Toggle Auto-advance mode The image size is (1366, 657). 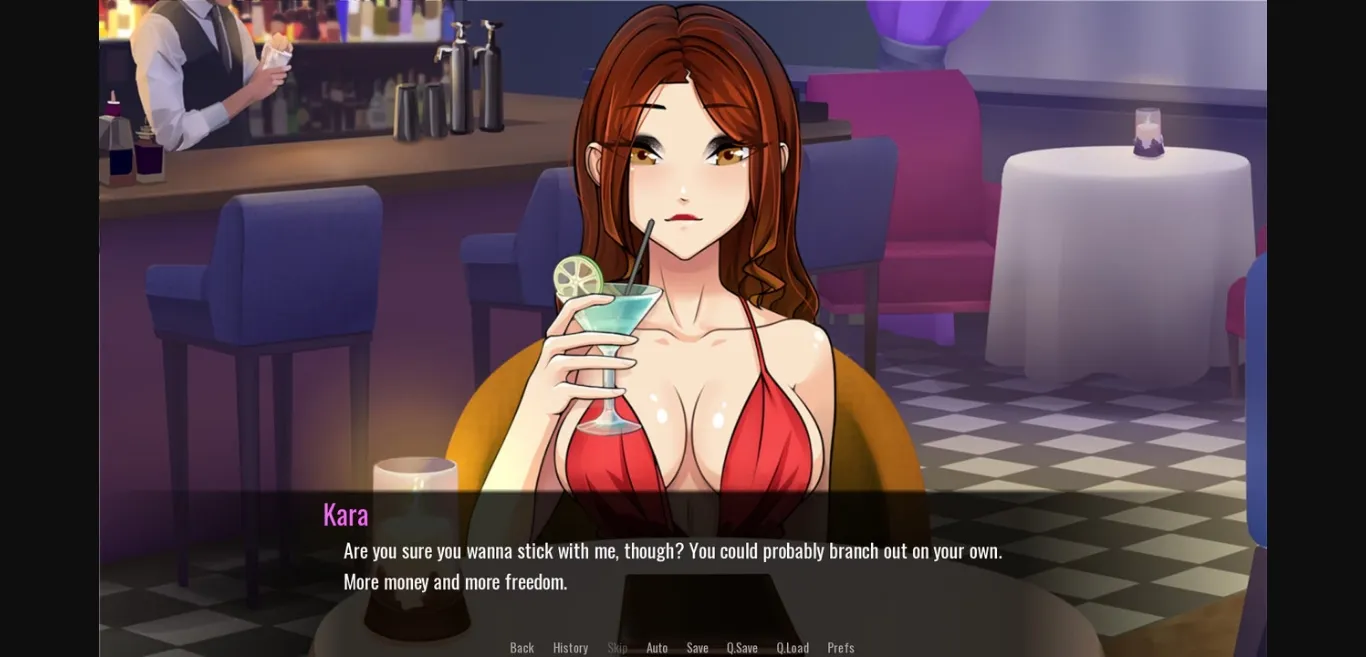(656, 647)
